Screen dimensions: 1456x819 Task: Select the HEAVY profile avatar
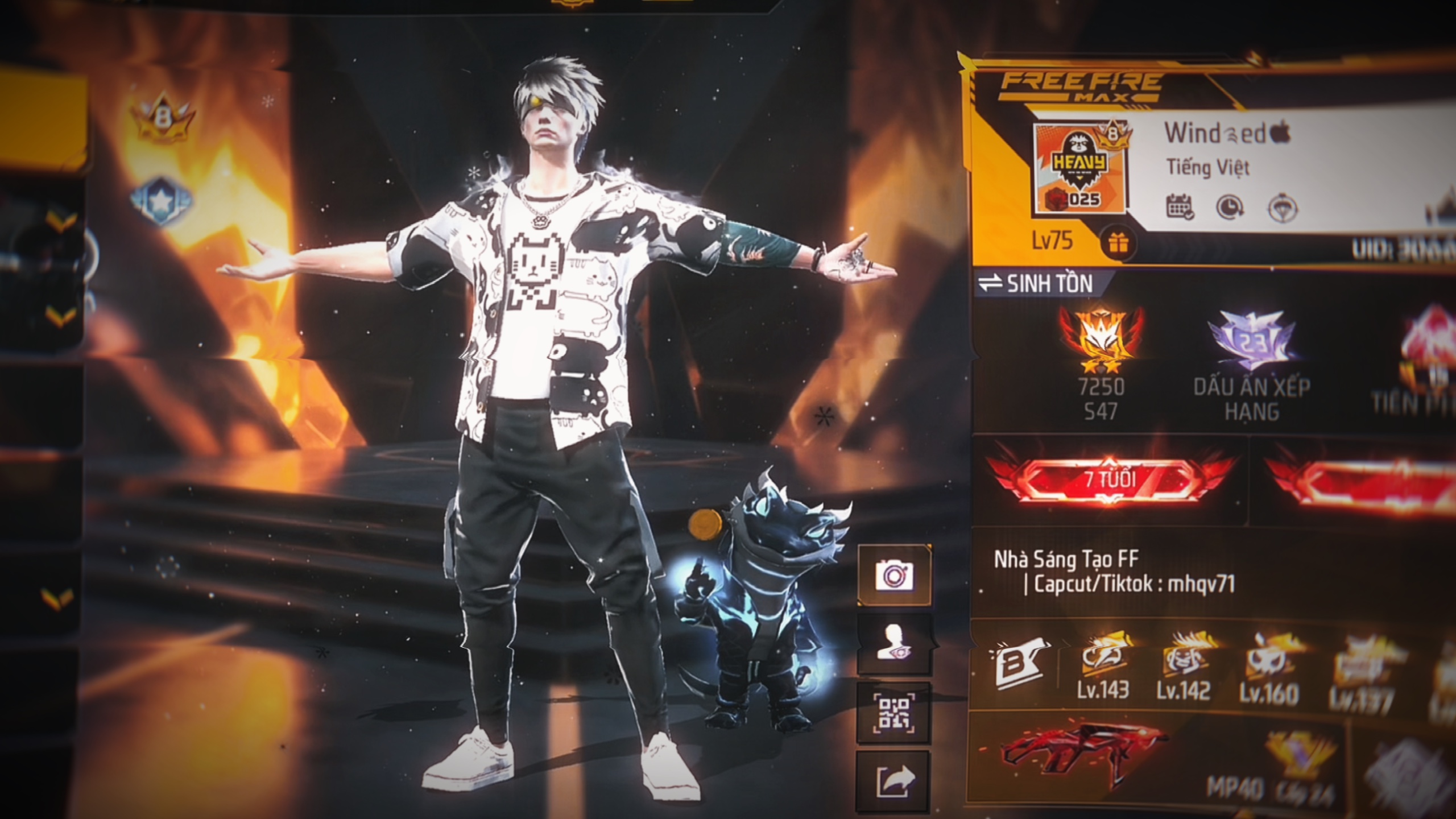tap(1079, 168)
